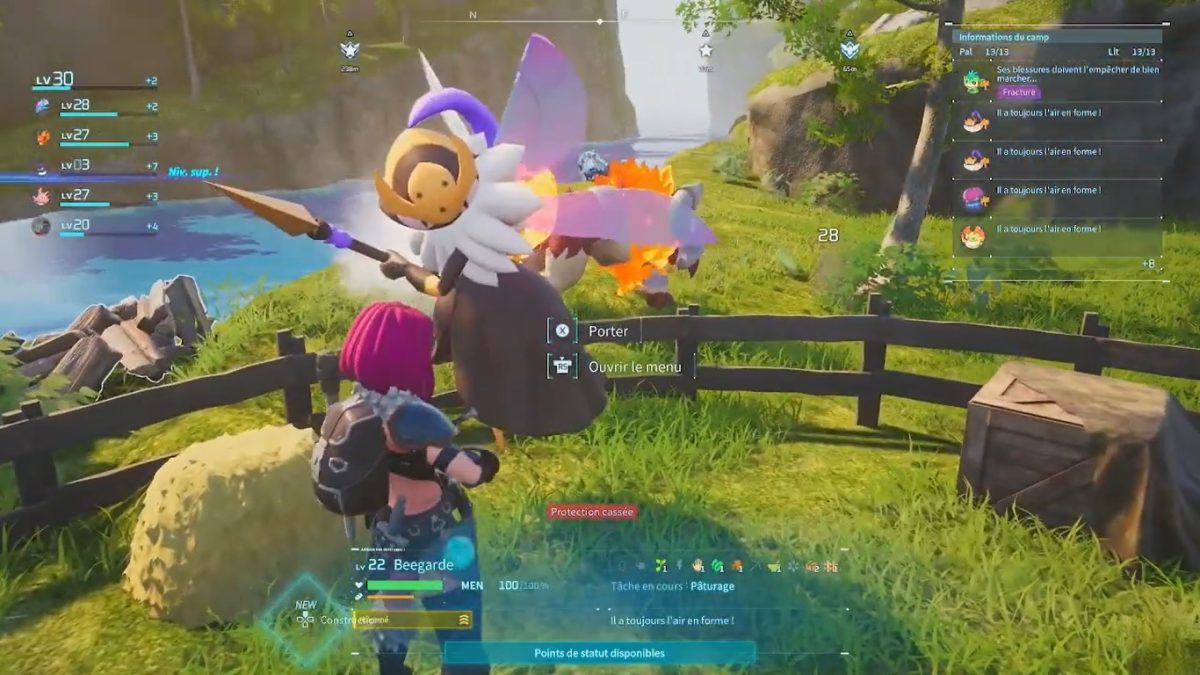Image resolution: width=1200 pixels, height=675 pixels.
Task: Click the Fracture status tag
Action: point(1019,92)
